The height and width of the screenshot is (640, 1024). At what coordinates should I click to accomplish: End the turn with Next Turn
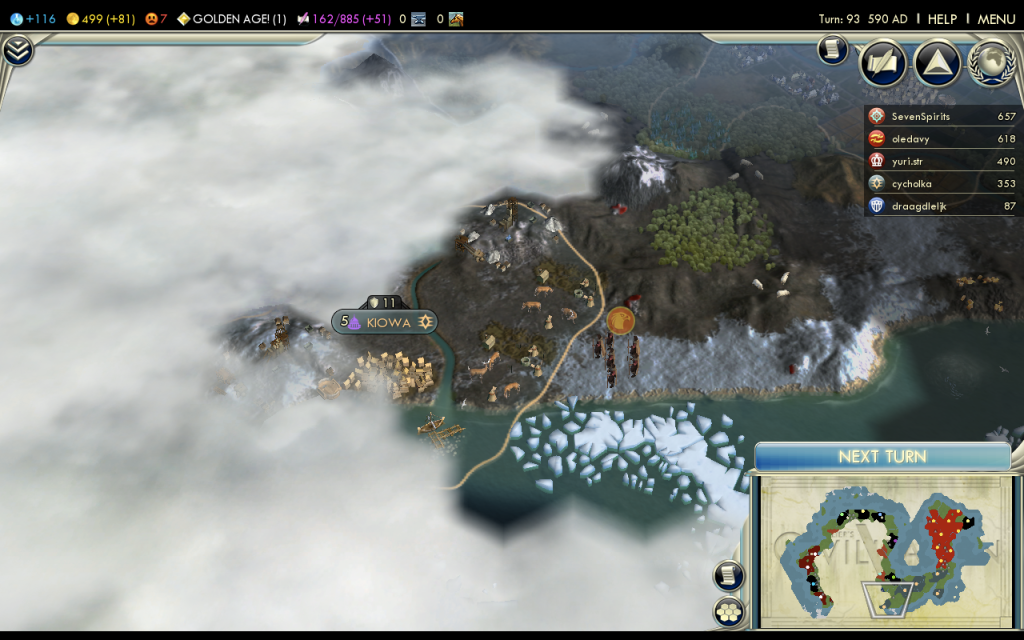pyautogui.click(x=882, y=457)
